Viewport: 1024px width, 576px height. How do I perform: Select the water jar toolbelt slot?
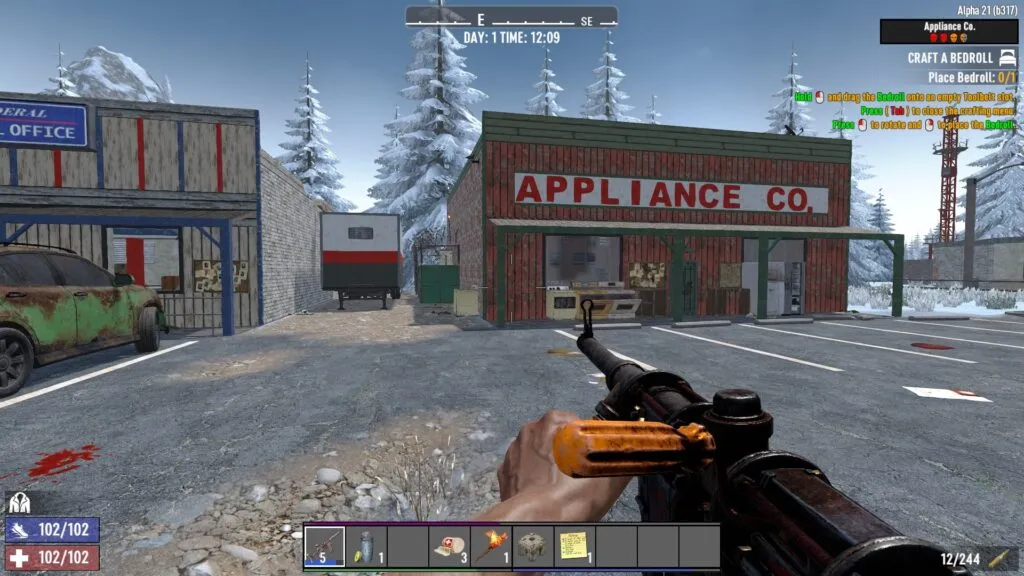366,546
